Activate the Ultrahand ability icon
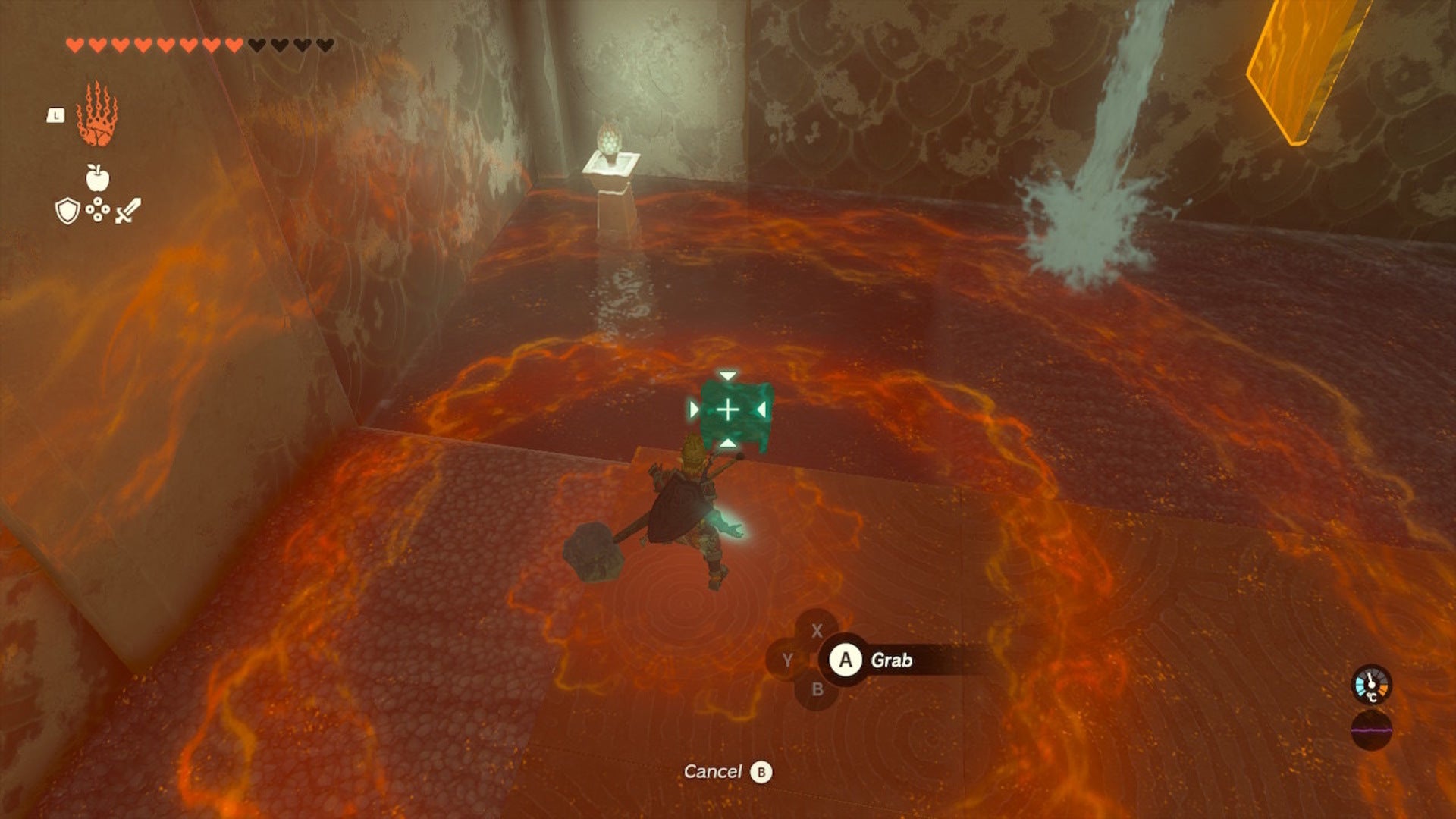The height and width of the screenshot is (819, 1456). pyautogui.click(x=97, y=115)
